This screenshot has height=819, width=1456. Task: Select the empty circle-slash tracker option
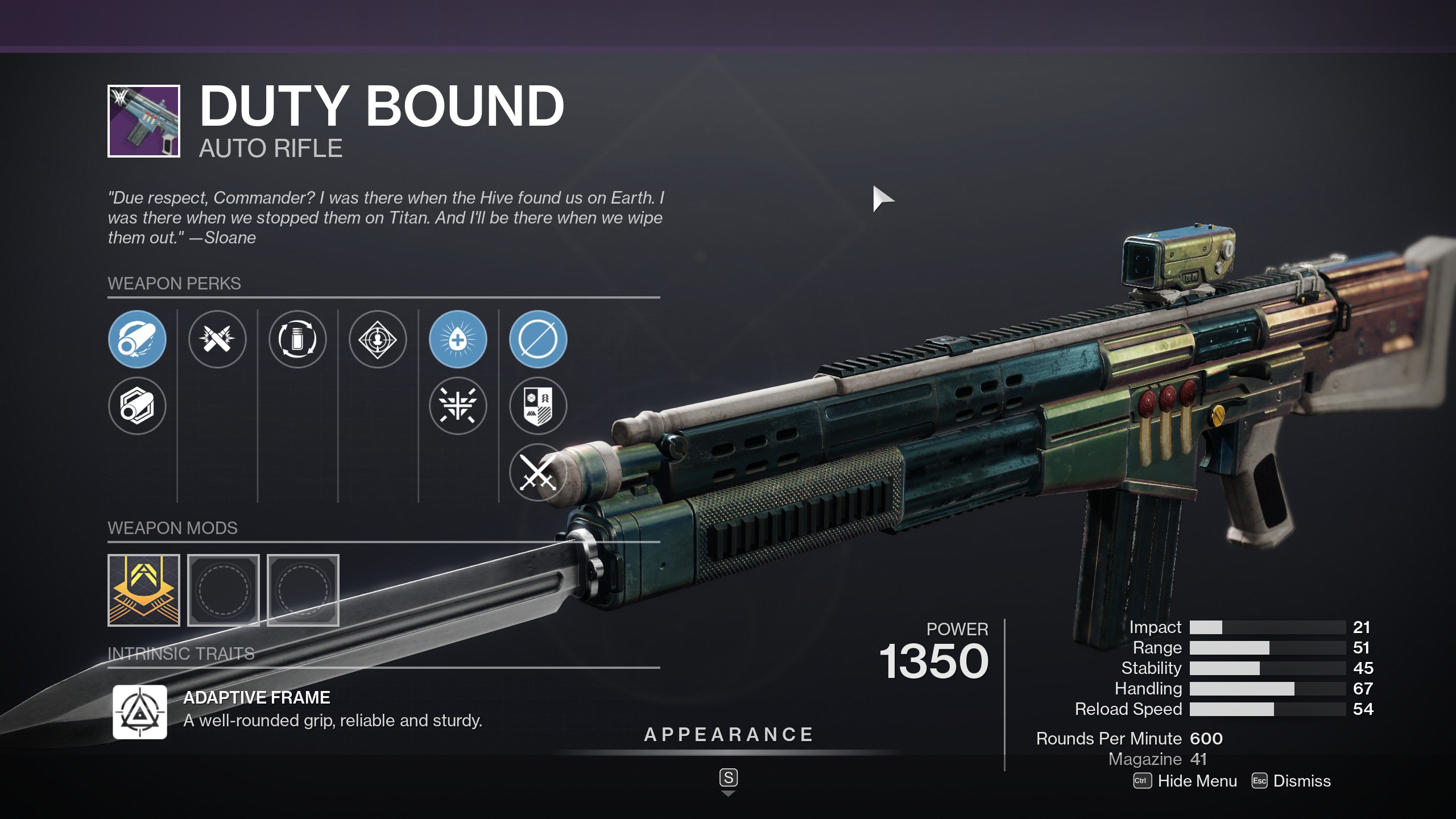(538, 340)
